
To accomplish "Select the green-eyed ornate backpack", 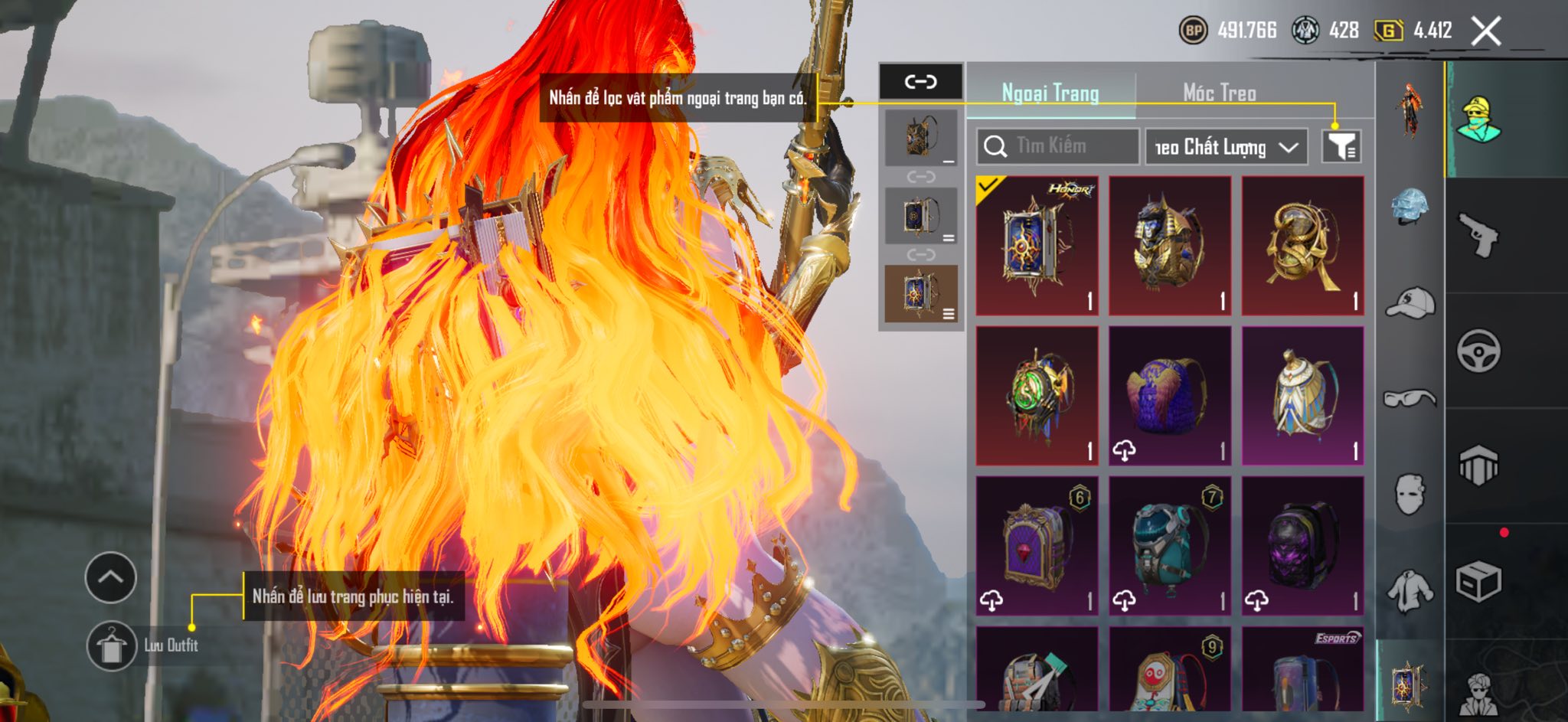I will (x=1037, y=396).
